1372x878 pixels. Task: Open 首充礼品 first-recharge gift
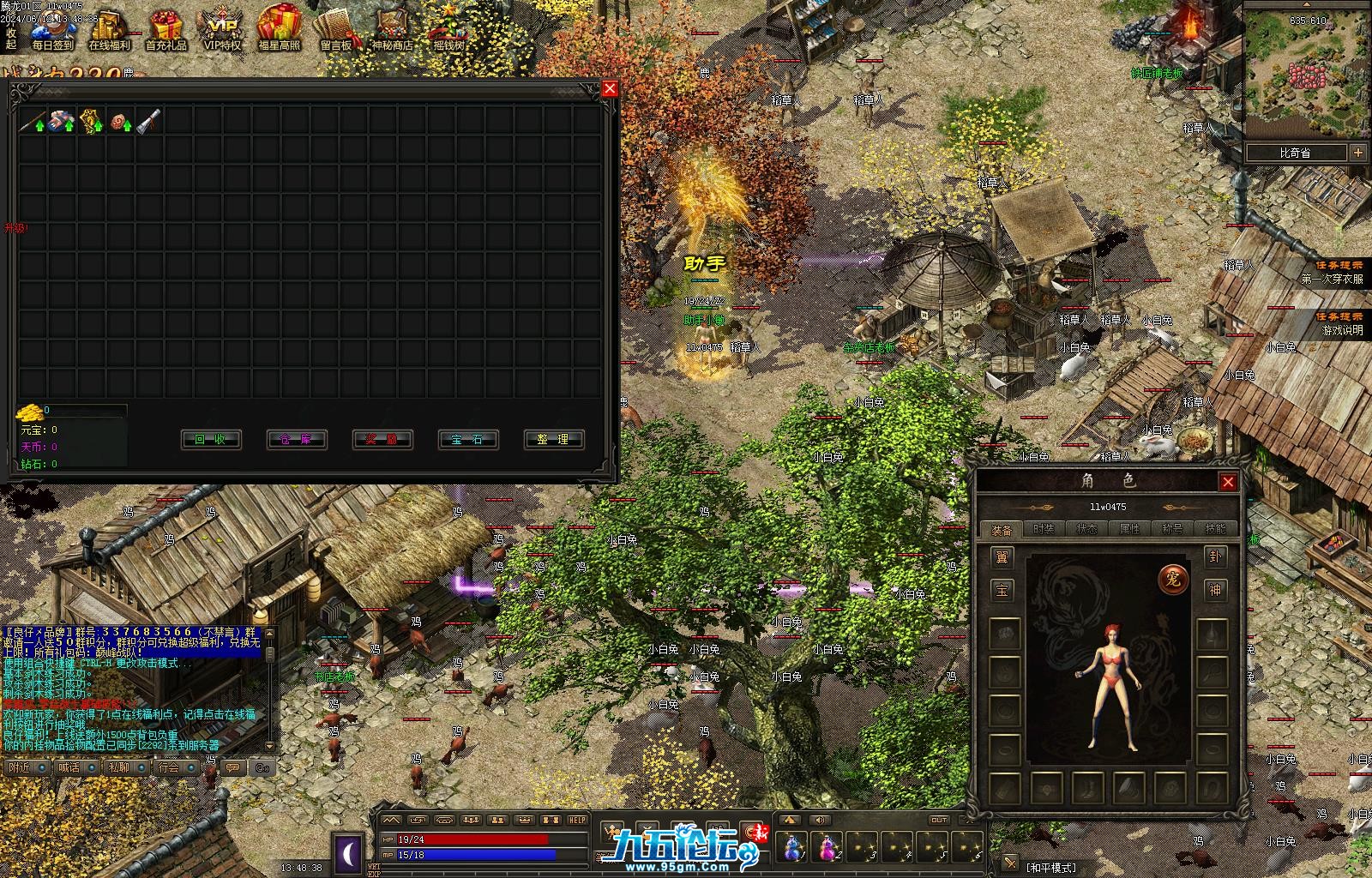(165, 30)
